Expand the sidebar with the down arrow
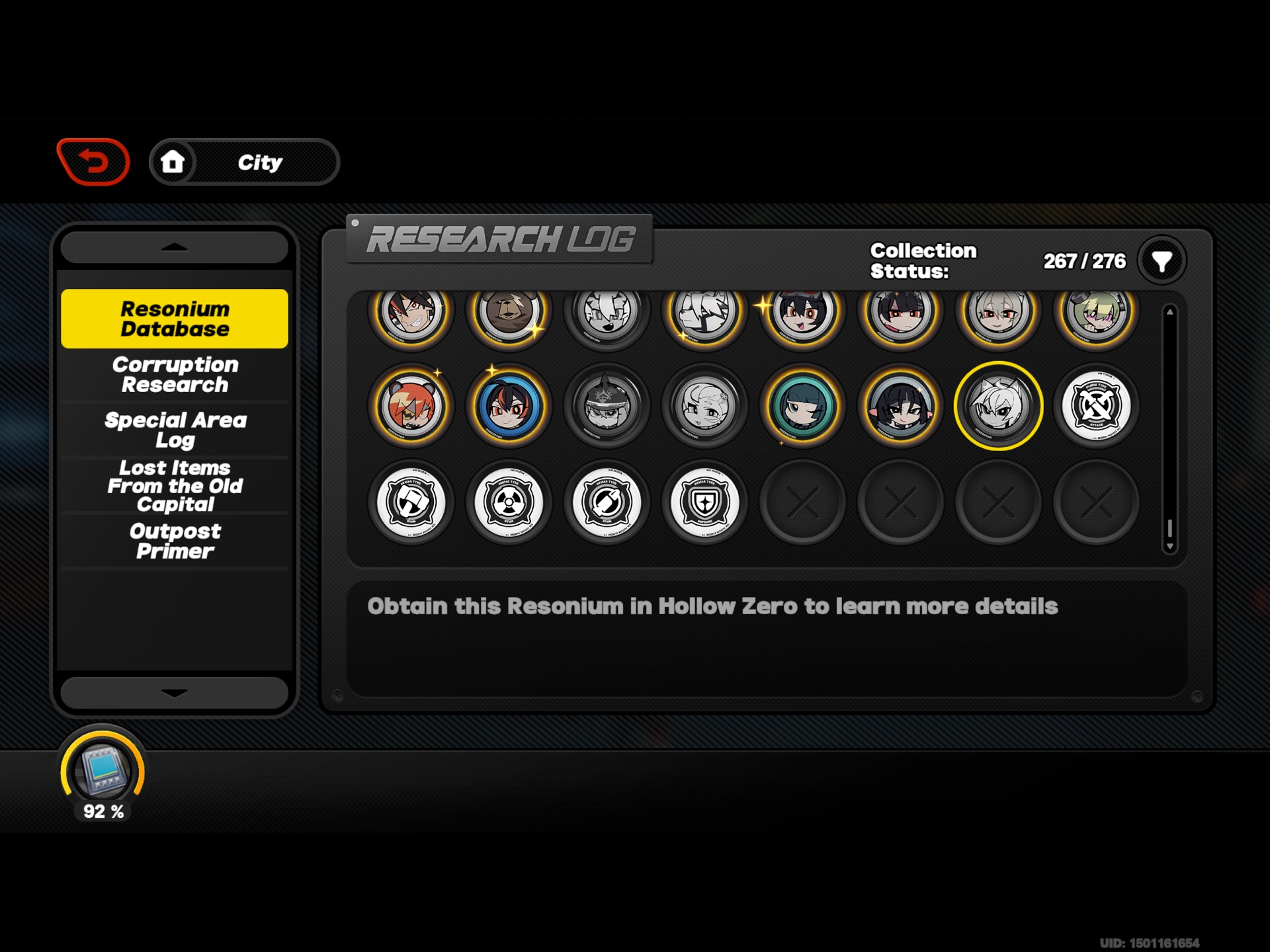This screenshot has width=1270, height=952. tap(173, 692)
